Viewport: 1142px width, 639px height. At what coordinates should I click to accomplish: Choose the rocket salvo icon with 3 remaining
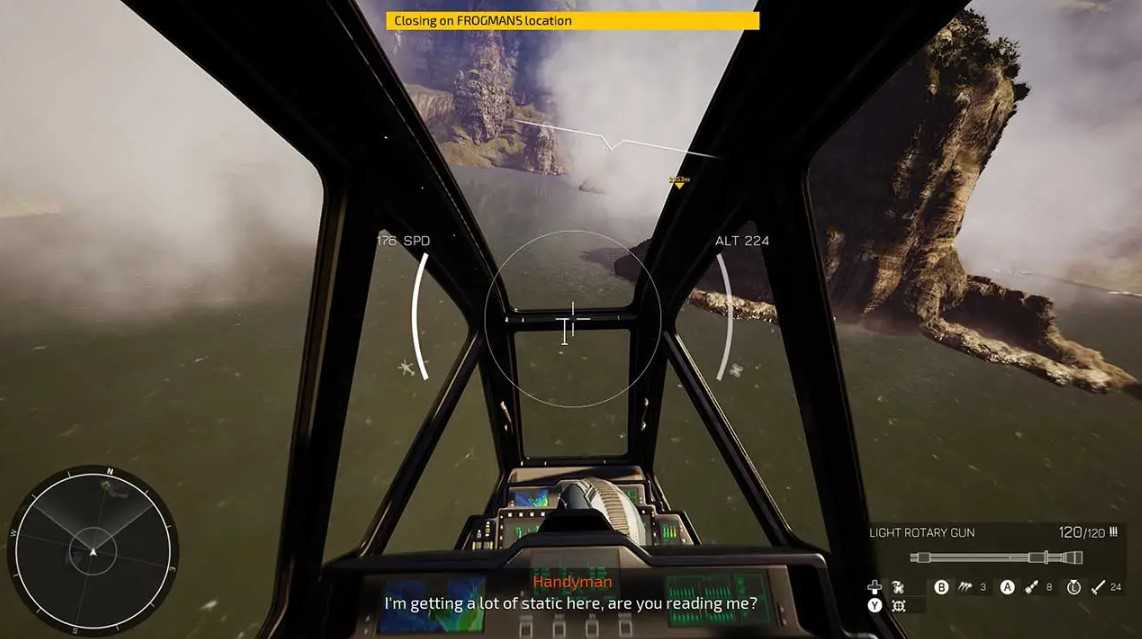pos(966,587)
